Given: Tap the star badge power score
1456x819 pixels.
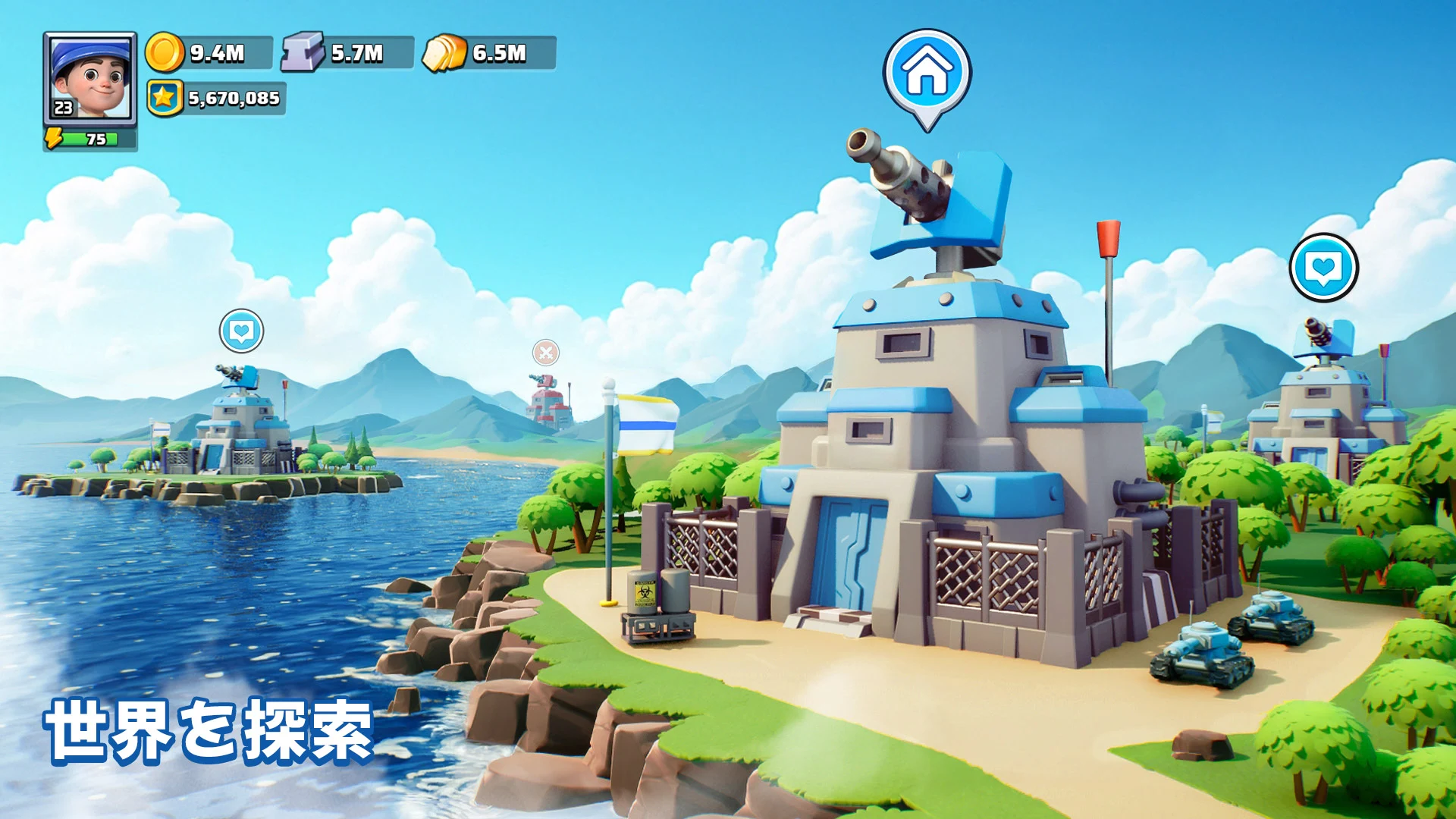Looking at the screenshot, I should pyautogui.click(x=216, y=99).
